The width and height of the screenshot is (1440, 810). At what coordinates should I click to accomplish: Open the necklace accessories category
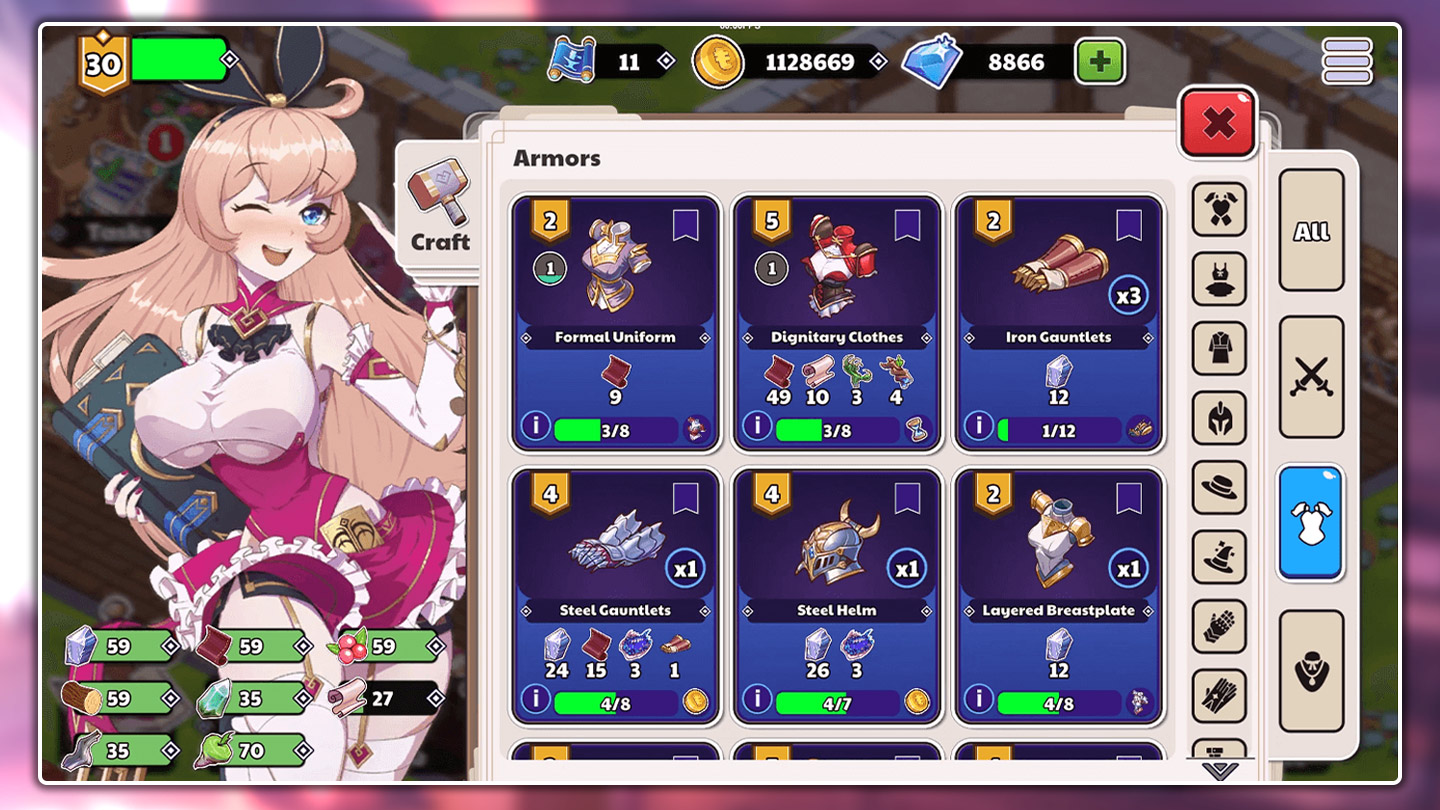1311,671
